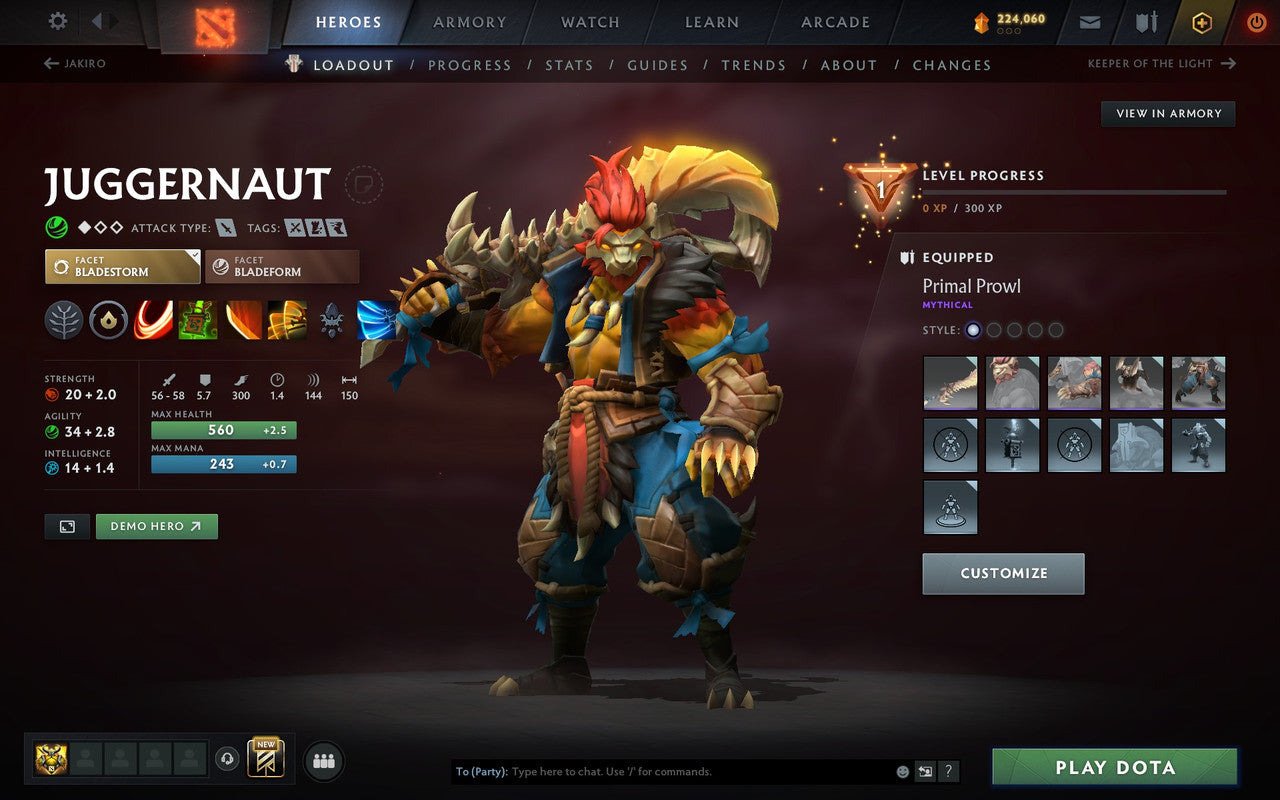Image resolution: width=1280 pixels, height=800 pixels.
Task: Click the Dota Plus hexagon icon
Action: click(x=1202, y=21)
